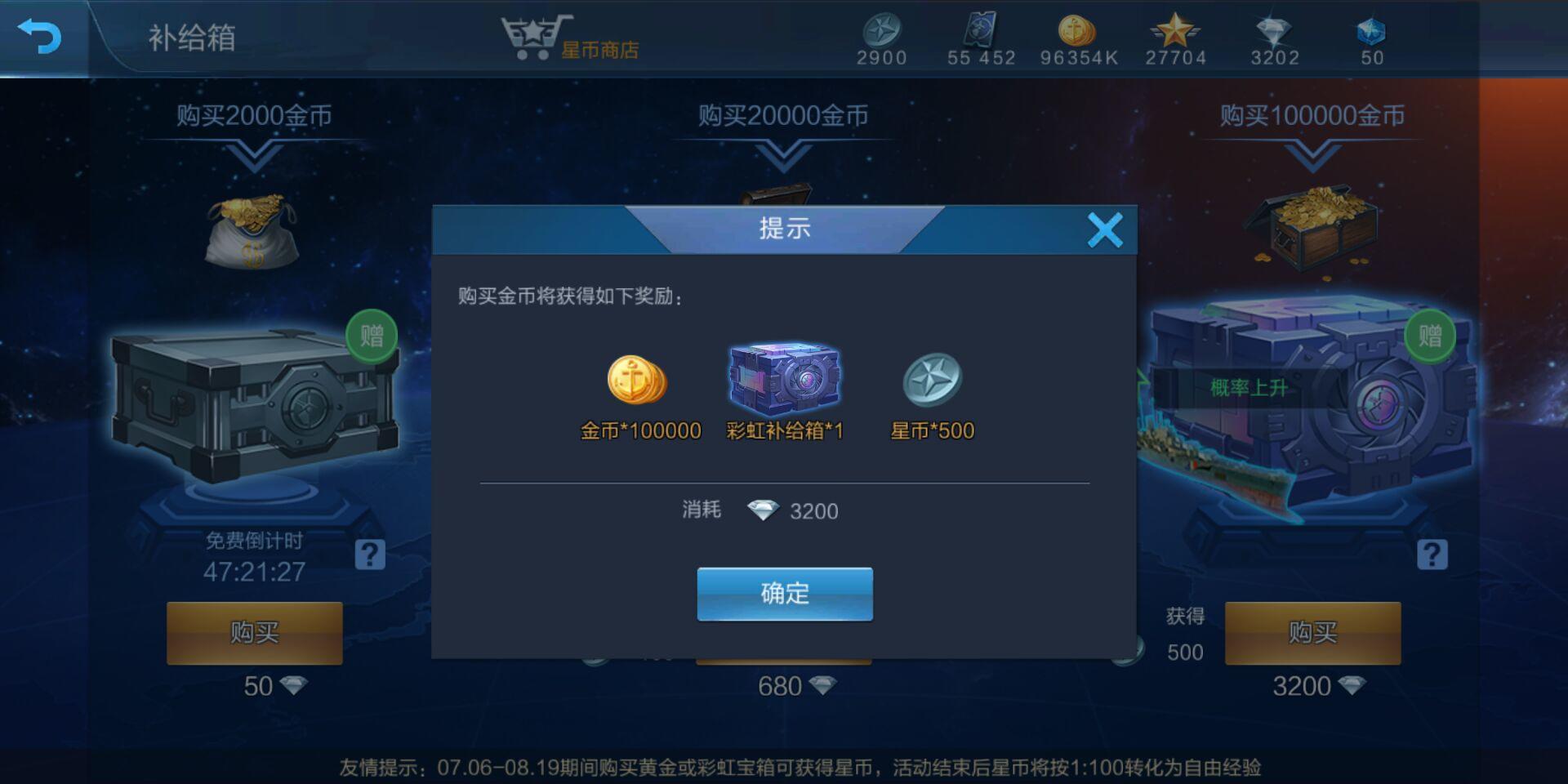Screen dimensions: 1568x784
Task: Click the blue gem icon showing 50
Action: pyautogui.click(x=1370, y=31)
